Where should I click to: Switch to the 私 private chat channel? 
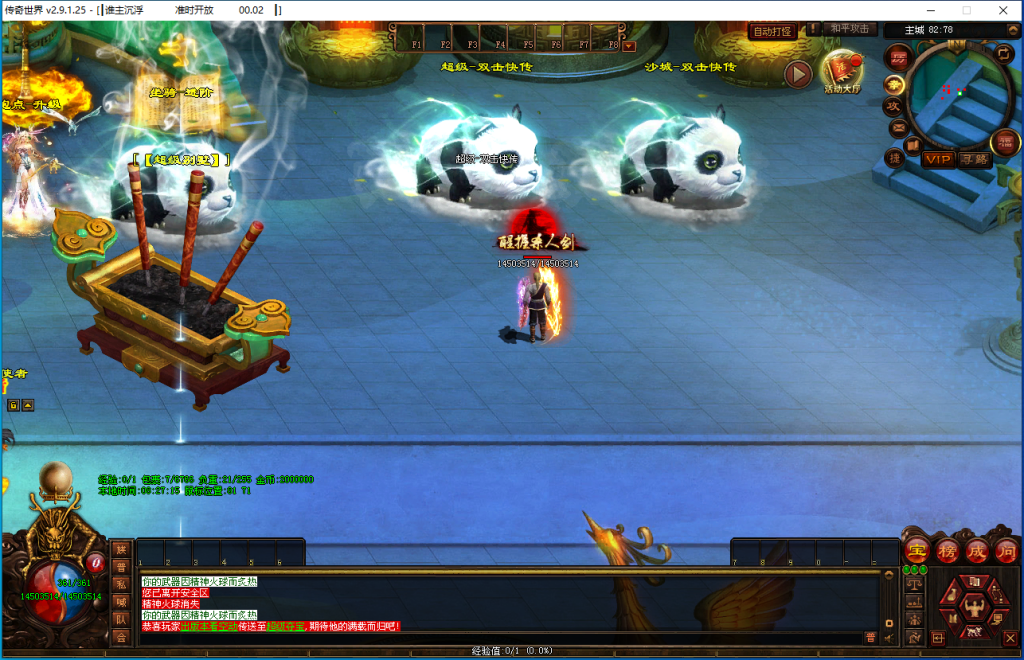121,584
